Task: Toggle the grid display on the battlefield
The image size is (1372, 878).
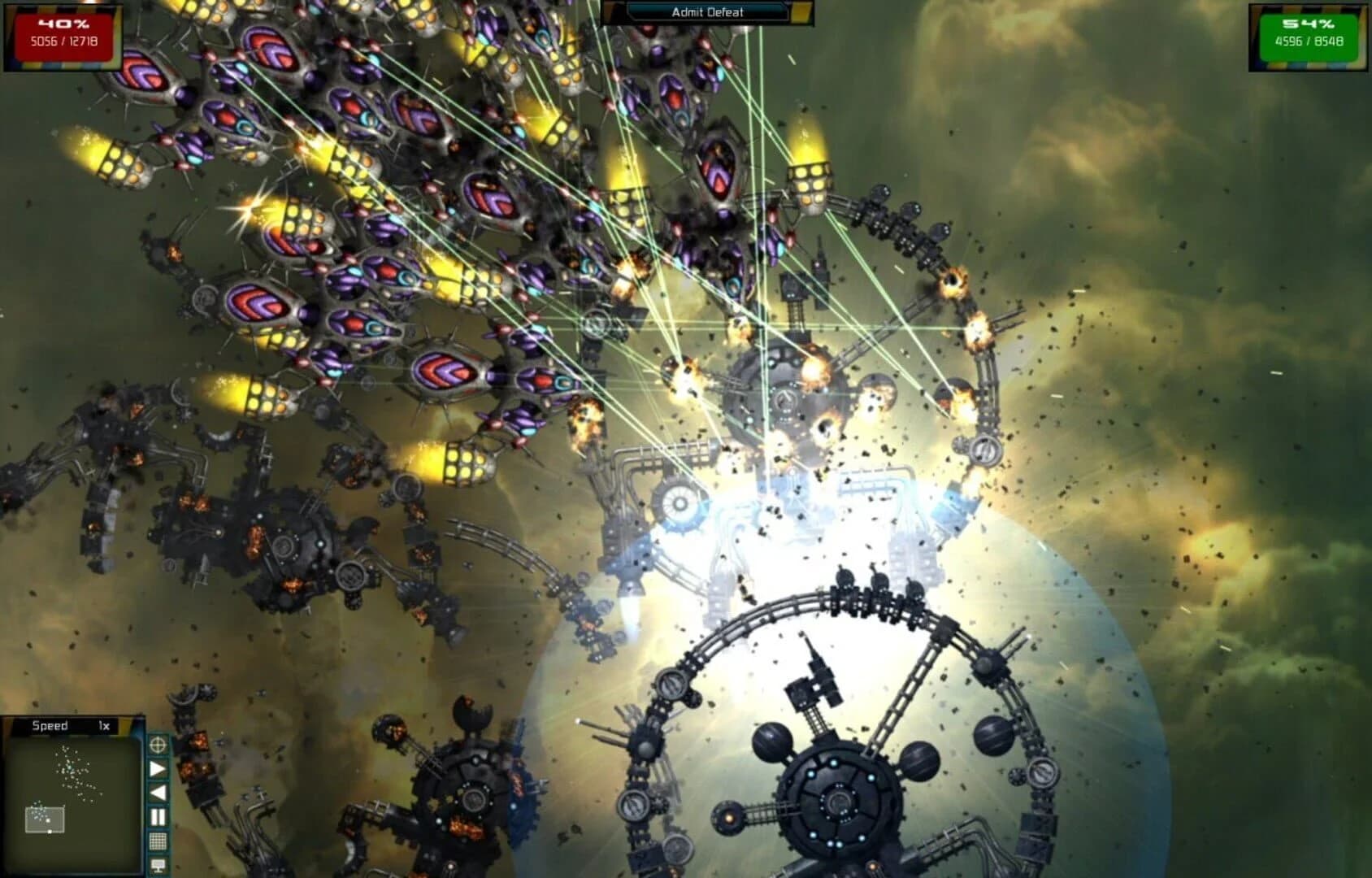Action: point(157,837)
